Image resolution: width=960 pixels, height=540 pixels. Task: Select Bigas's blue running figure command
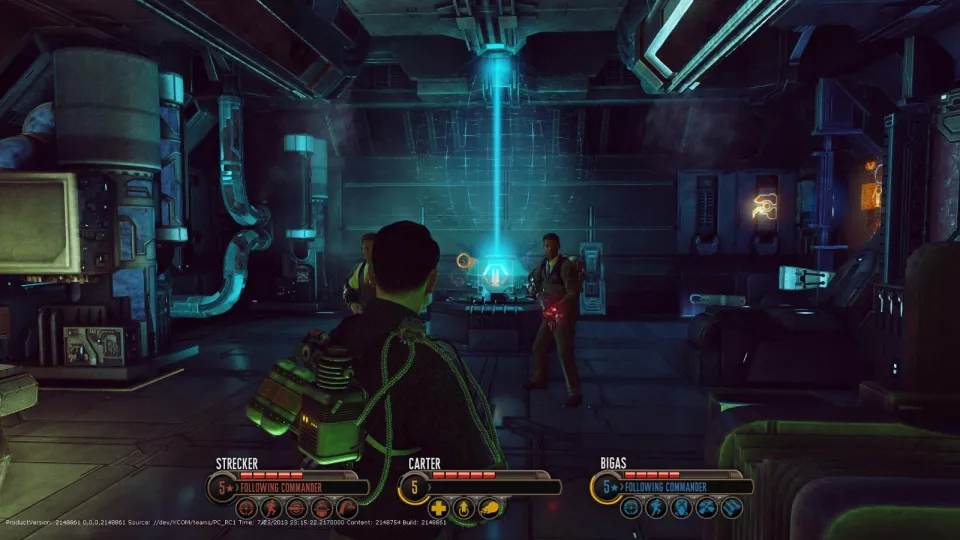[655, 507]
